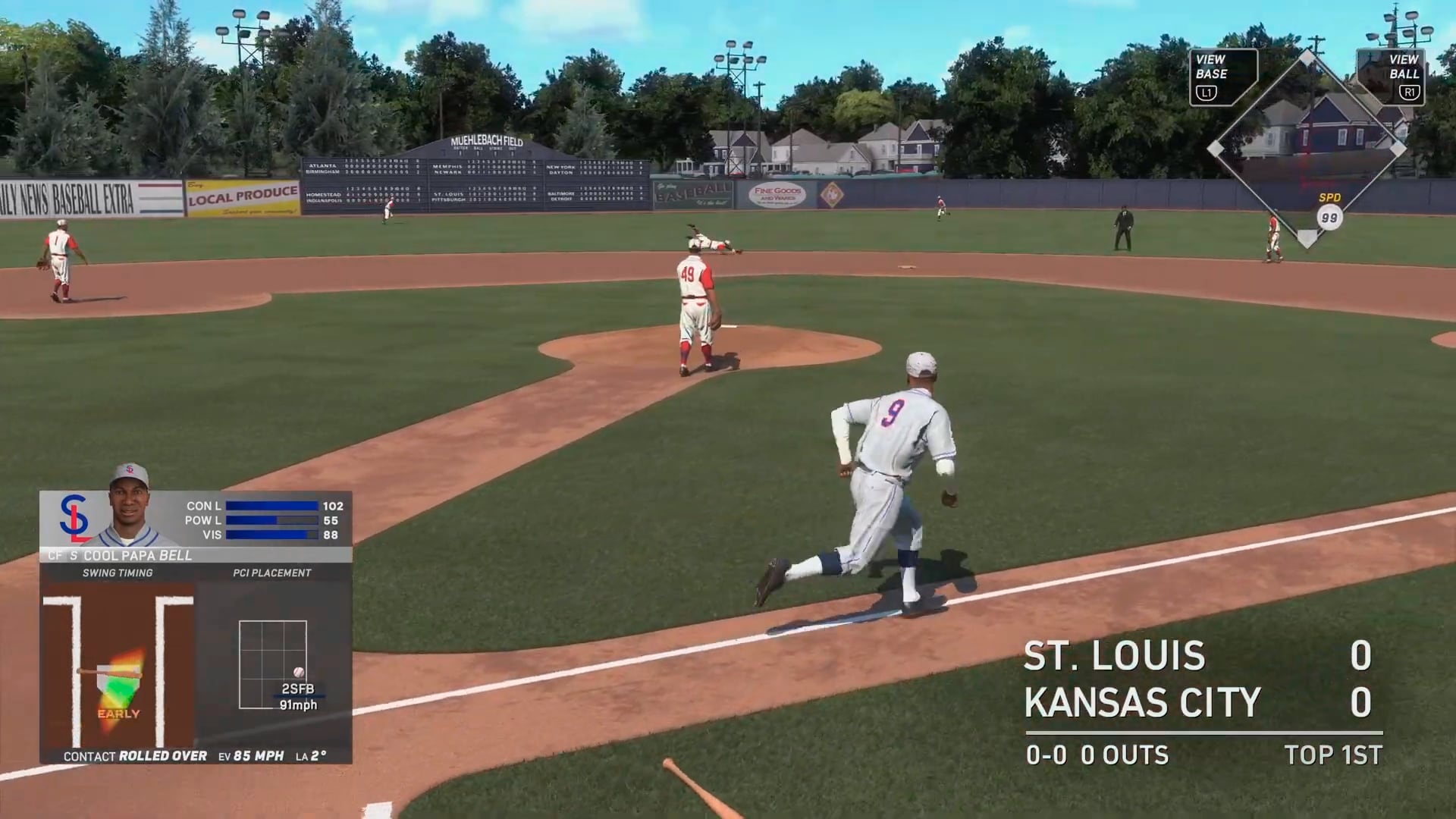
Task: Click the baserunner diamond minimap
Action: coord(1307,149)
